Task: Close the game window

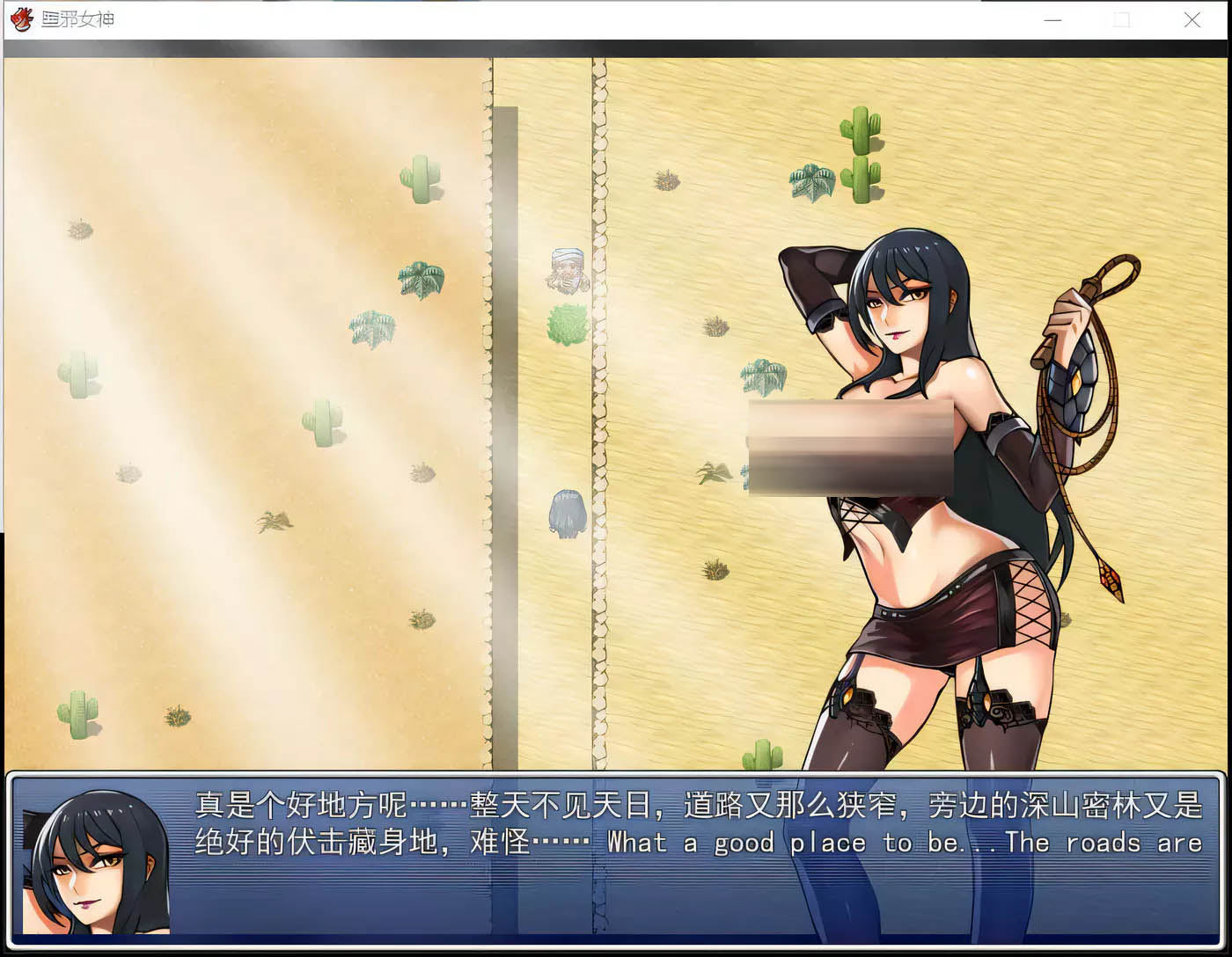Action: [1192, 19]
